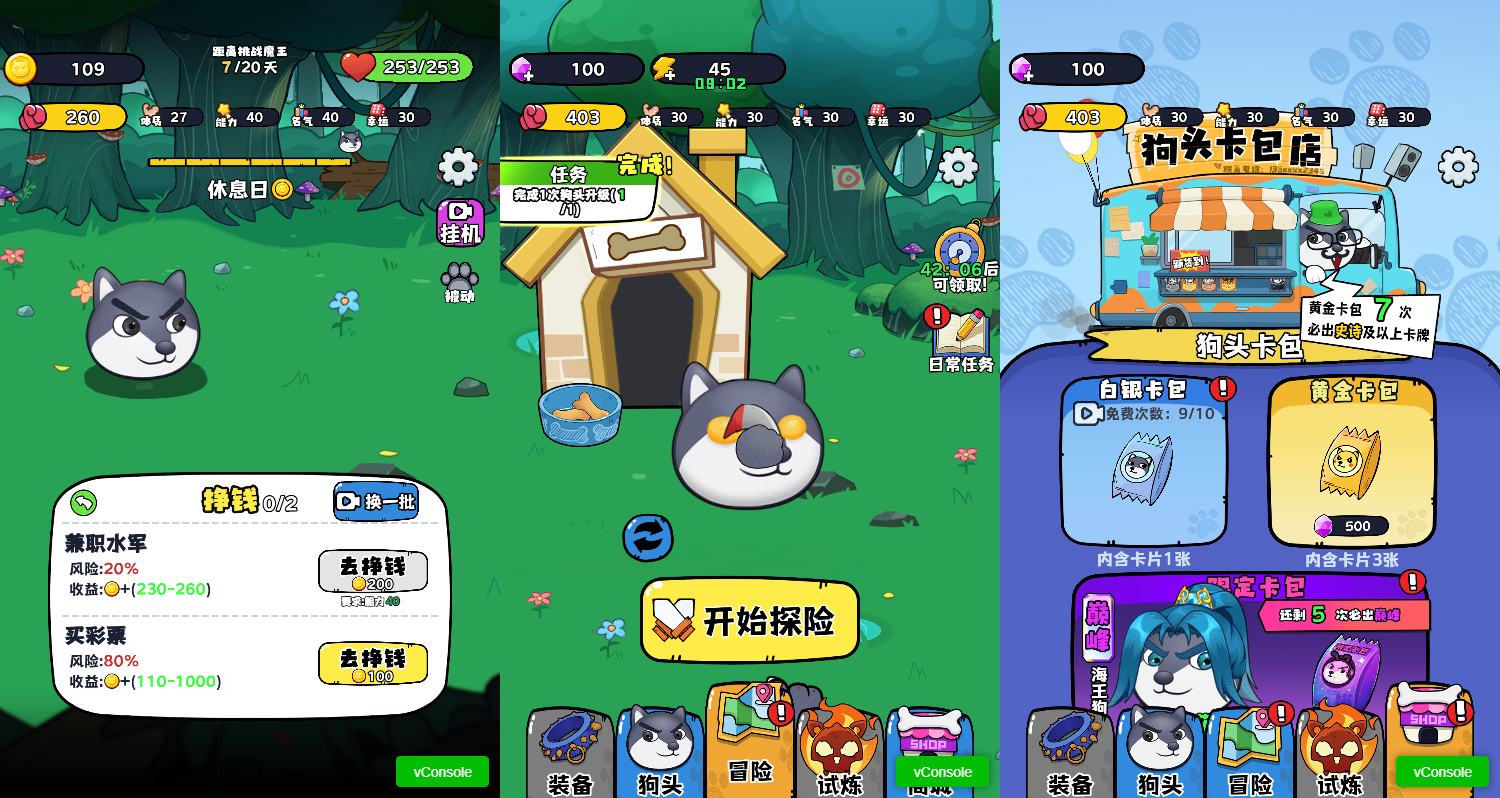Open the vConsole debug panel
Viewport: 1500px width, 798px height.
[x=442, y=771]
